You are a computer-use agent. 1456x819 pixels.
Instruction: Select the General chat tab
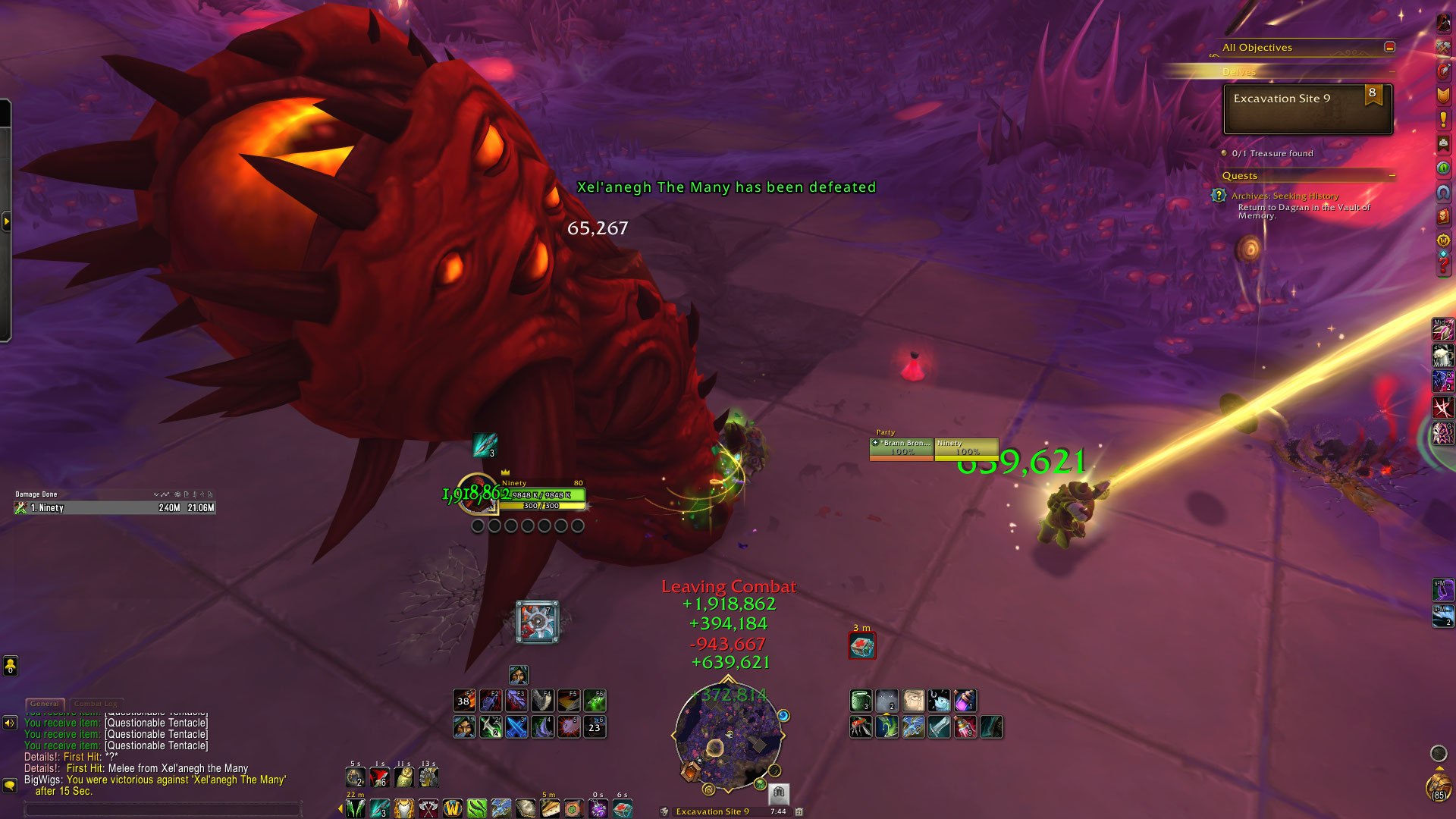pos(45,704)
